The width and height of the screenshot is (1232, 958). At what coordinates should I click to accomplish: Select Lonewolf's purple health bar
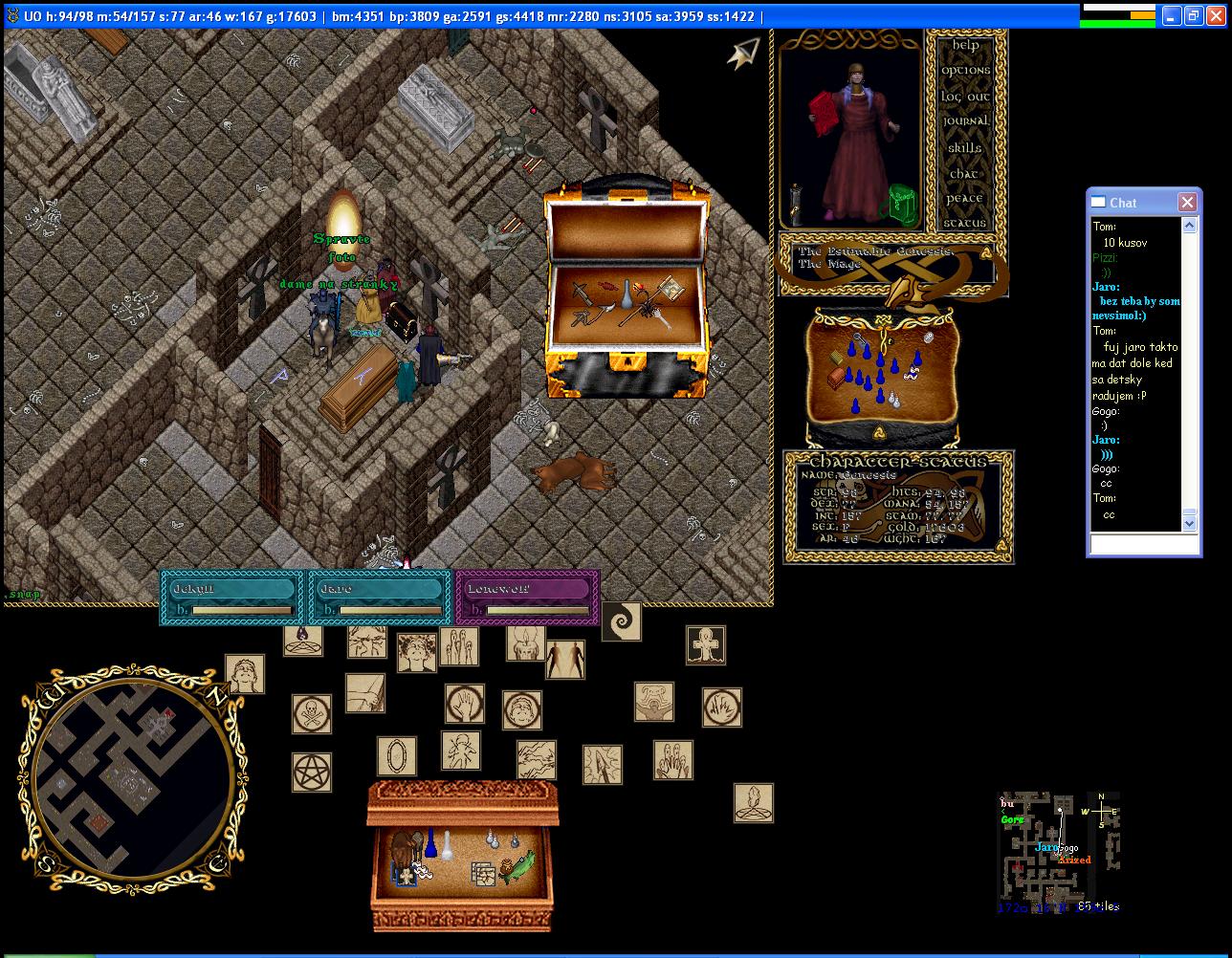tap(527, 598)
